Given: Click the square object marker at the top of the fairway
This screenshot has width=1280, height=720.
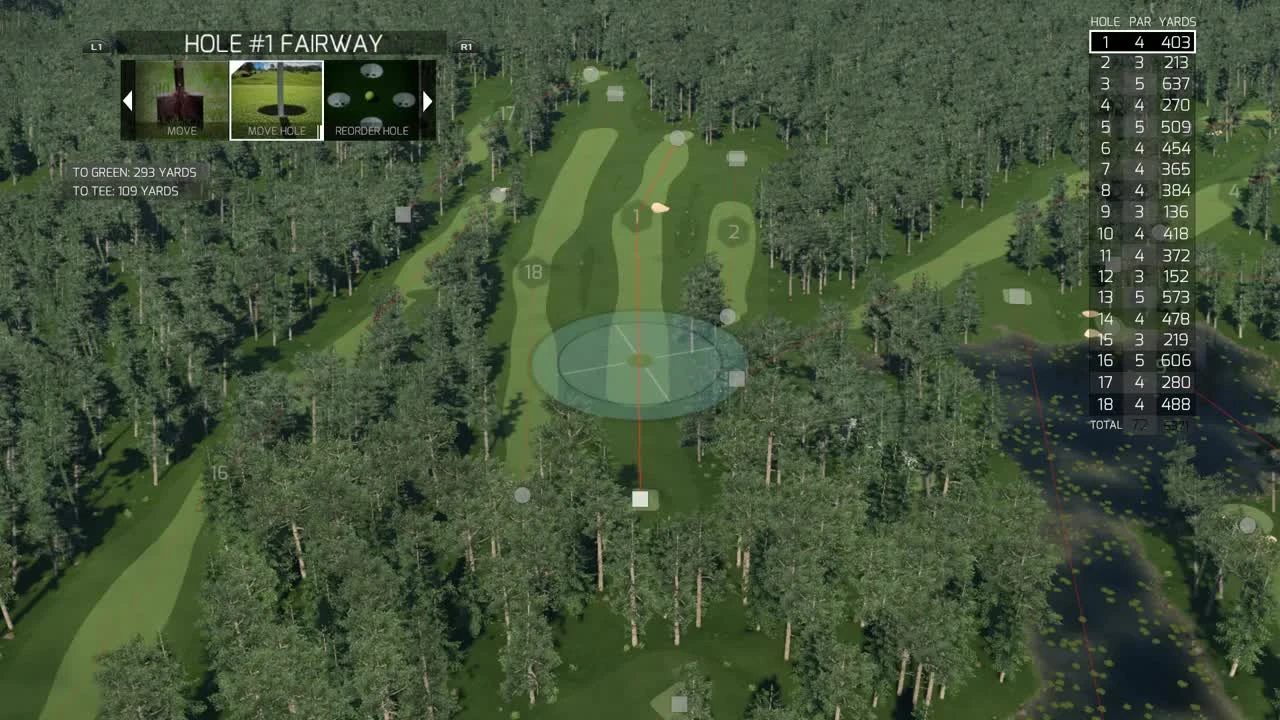Looking at the screenshot, I should [616, 95].
